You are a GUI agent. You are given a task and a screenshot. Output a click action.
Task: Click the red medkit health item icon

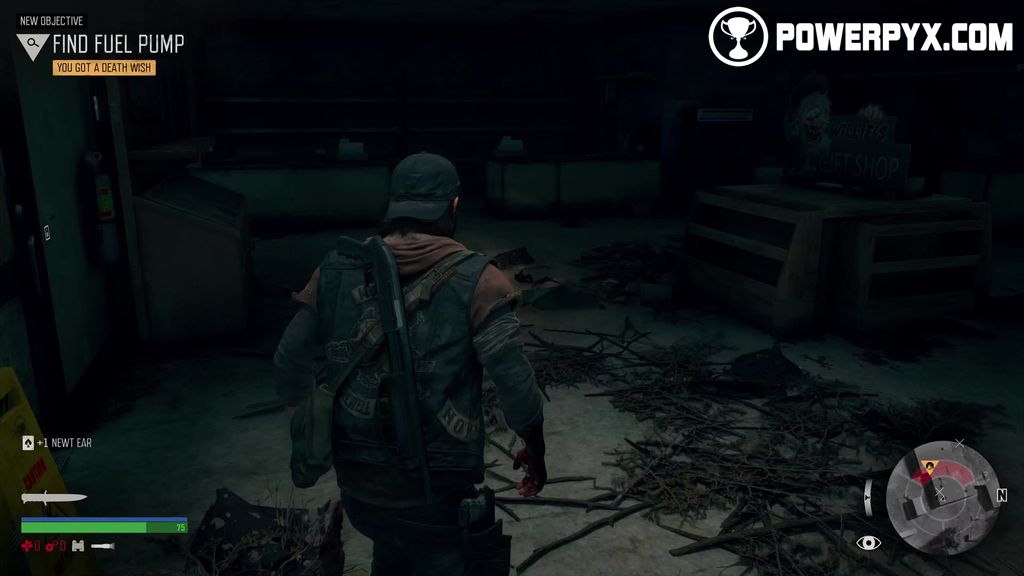[27, 546]
